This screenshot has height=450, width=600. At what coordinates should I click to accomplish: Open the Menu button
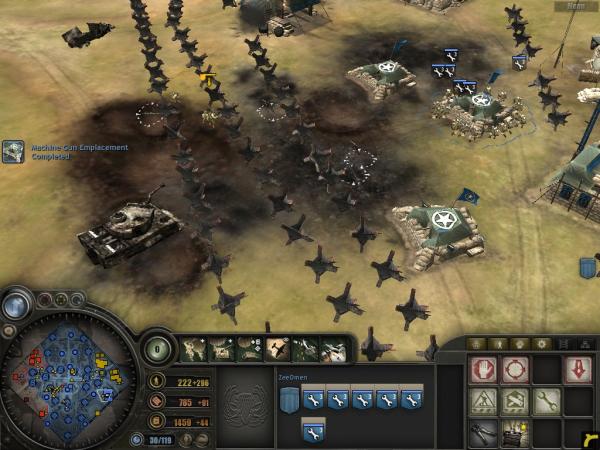tap(576, 6)
